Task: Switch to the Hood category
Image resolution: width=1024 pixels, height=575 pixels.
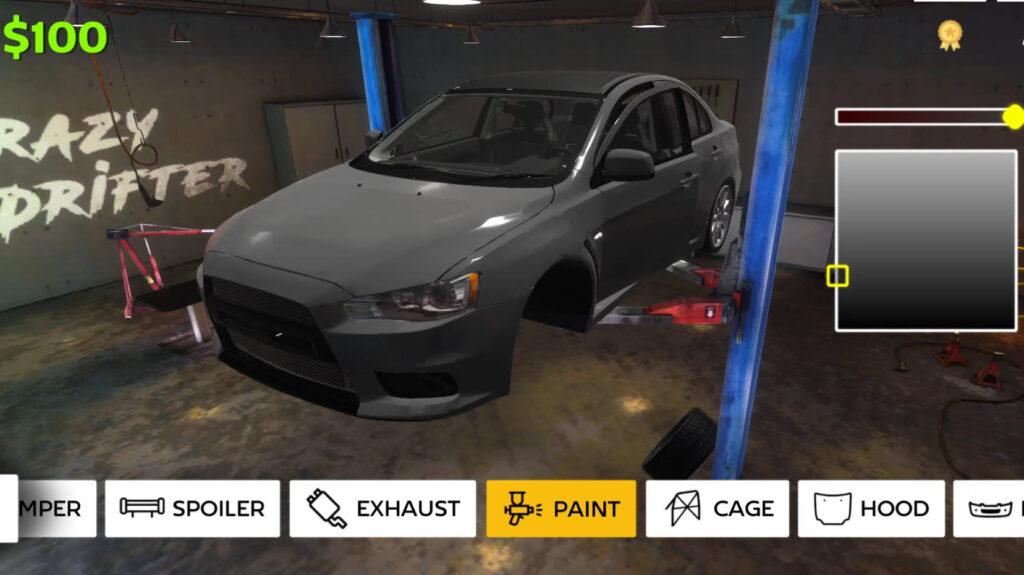Action: (871, 508)
